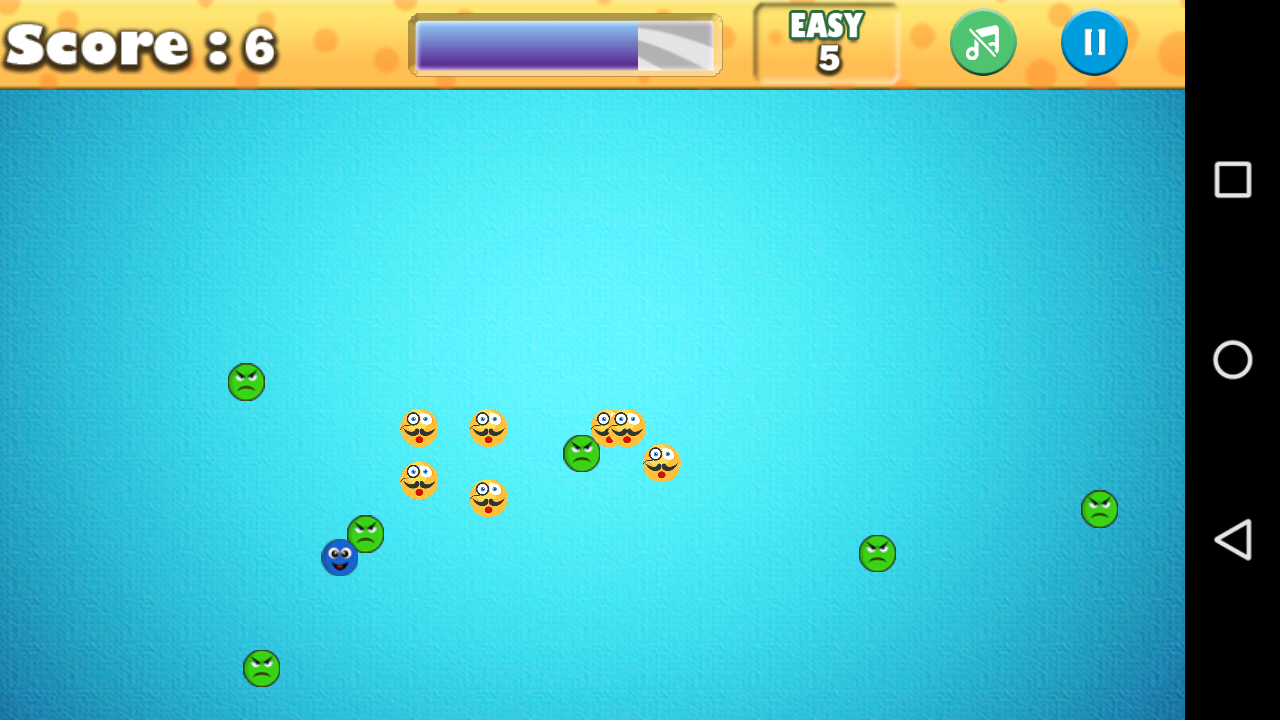Tap the green angry face beside the blue smiley
Screen dimensions: 1280x720
pyautogui.click(x=365, y=535)
